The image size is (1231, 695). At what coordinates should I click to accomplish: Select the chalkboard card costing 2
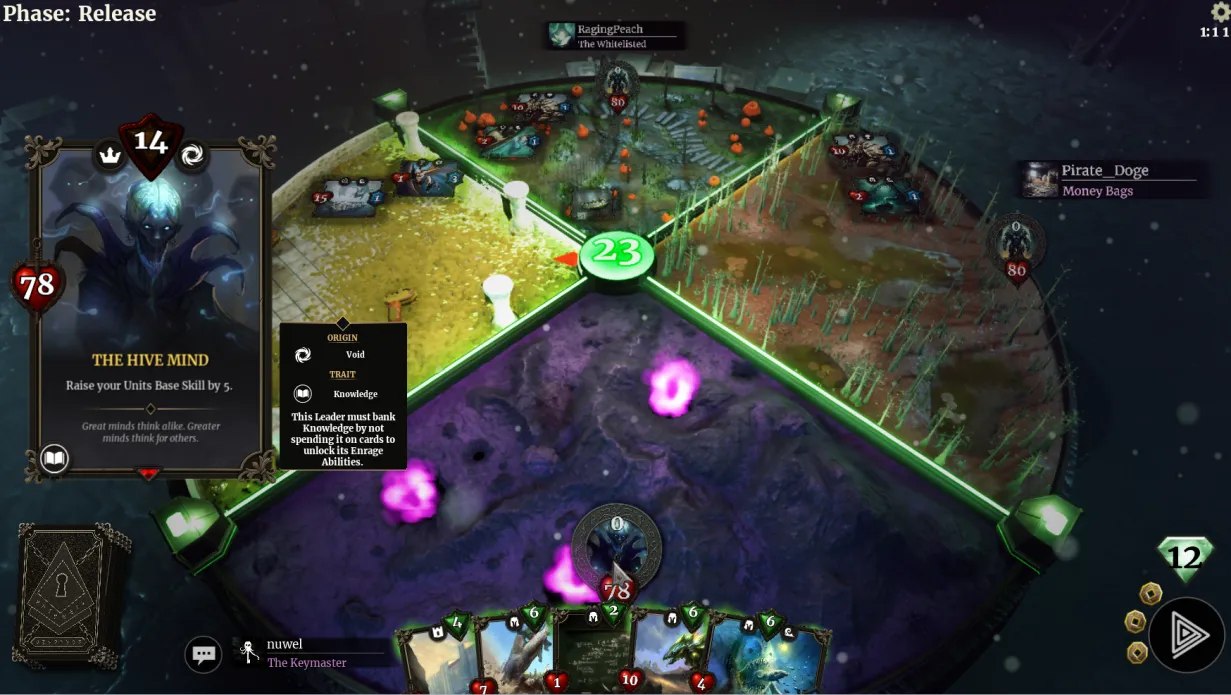[x=592, y=655]
